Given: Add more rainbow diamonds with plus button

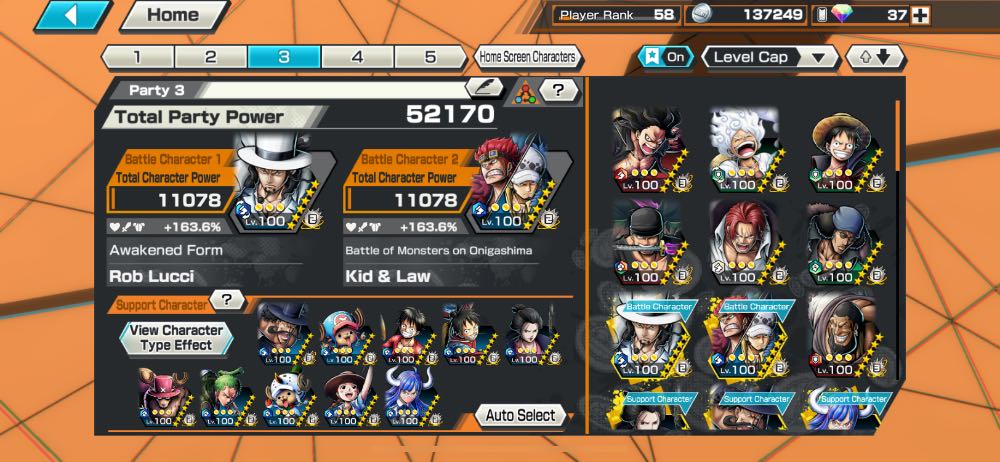Looking at the screenshot, I should coord(920,15).
